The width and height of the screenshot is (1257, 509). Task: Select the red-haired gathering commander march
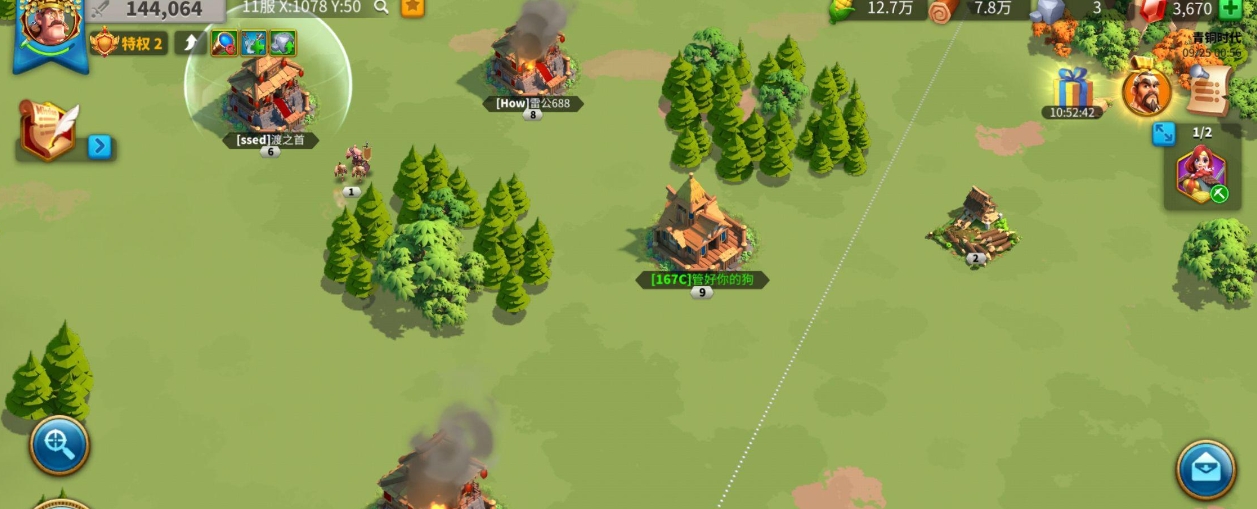pyautogui.click(x=1200, y=173)
